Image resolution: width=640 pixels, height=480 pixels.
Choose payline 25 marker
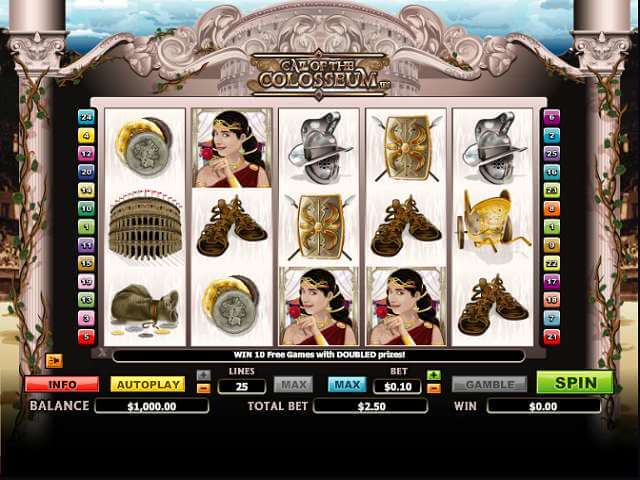click(x=551, y=154)
